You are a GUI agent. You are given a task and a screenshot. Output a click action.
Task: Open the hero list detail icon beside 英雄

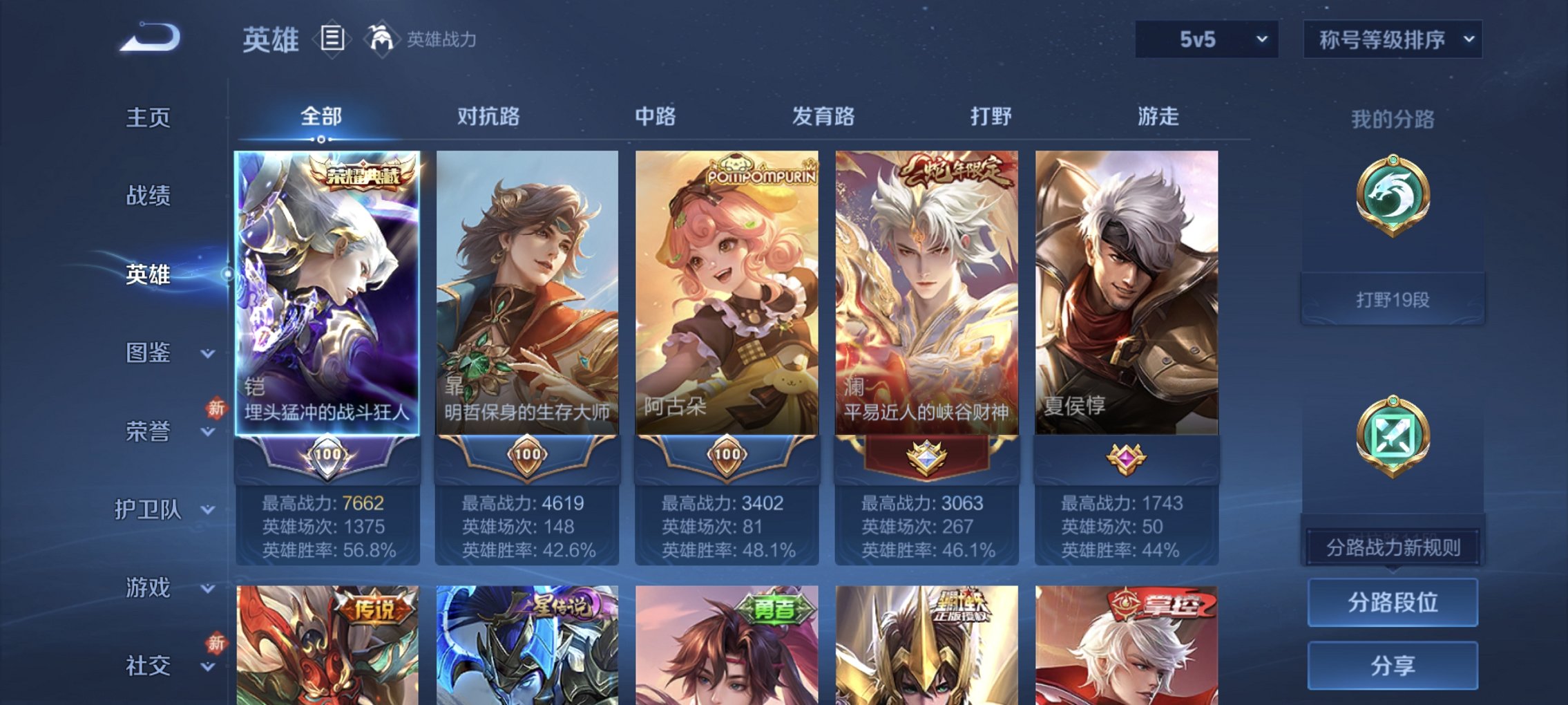[334, 39]
